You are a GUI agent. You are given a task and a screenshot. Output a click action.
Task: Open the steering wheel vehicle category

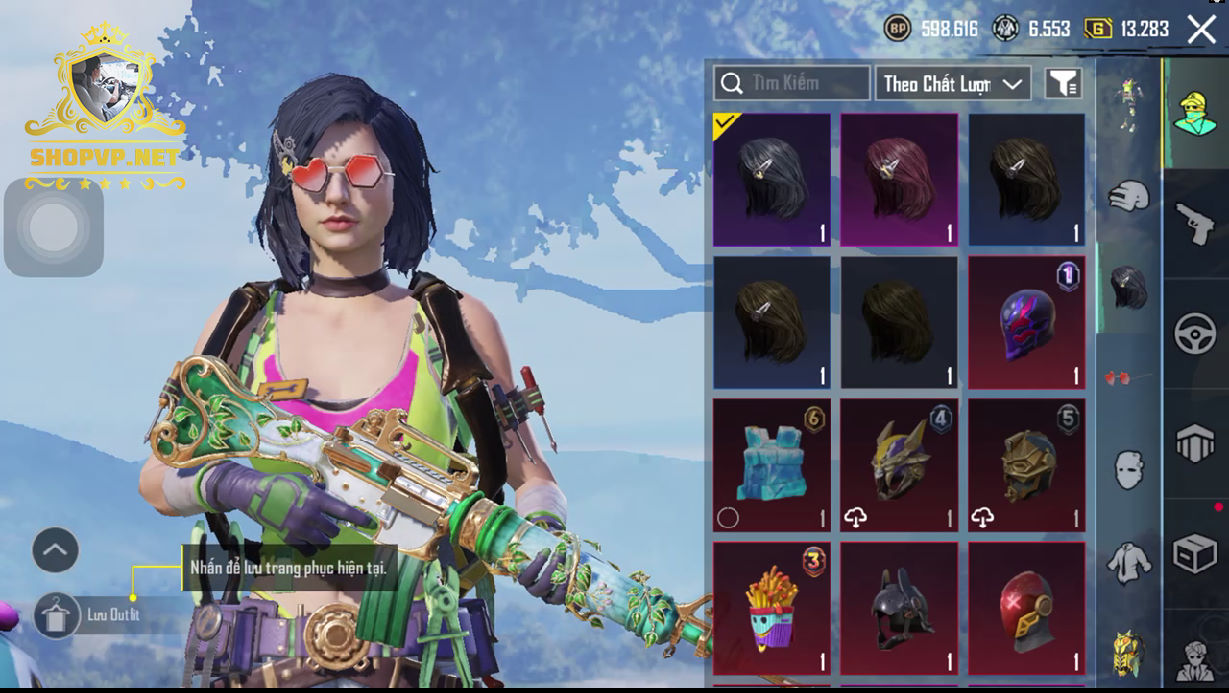point(1194,333)
